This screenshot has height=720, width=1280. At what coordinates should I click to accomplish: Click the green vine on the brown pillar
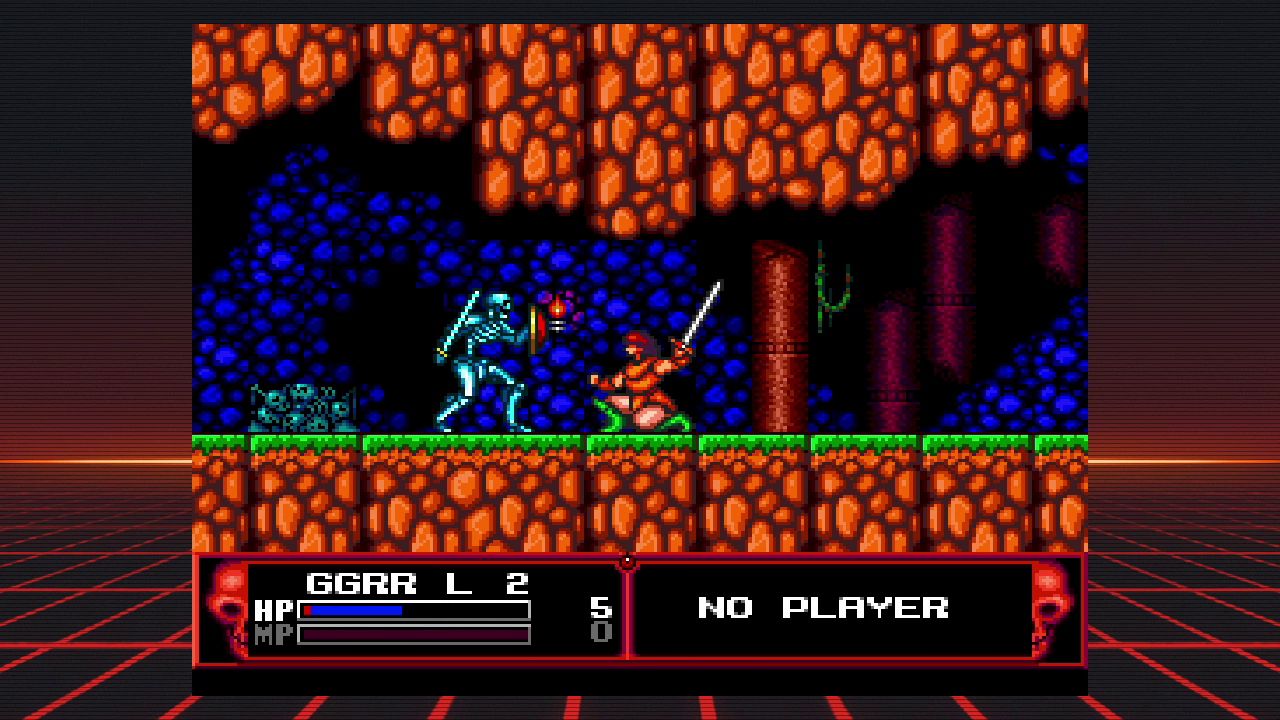(830, 285)
